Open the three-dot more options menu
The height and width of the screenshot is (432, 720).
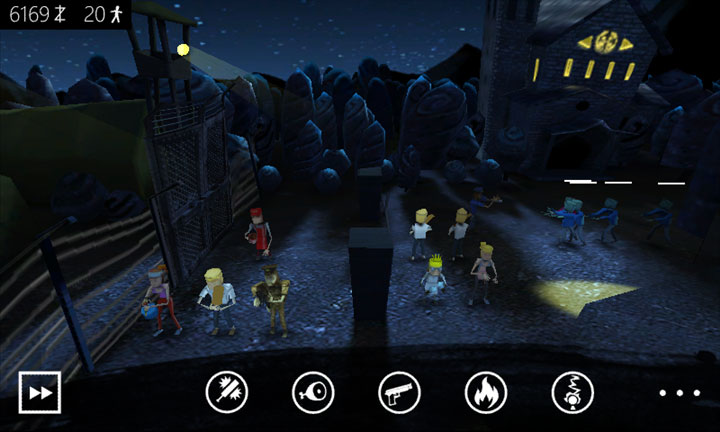(x=675, y=392)
